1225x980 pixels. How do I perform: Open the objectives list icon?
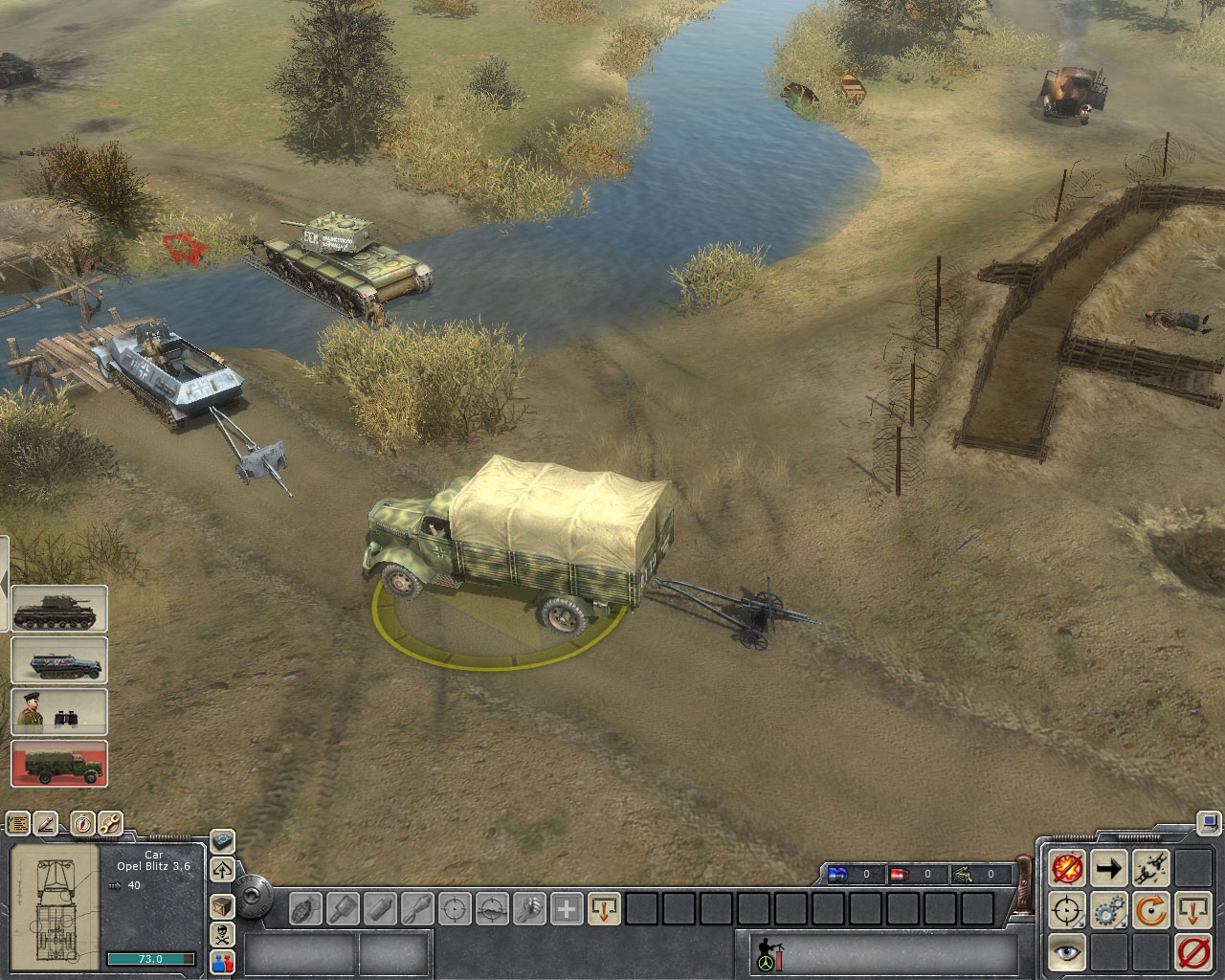(x=18, y=823)
